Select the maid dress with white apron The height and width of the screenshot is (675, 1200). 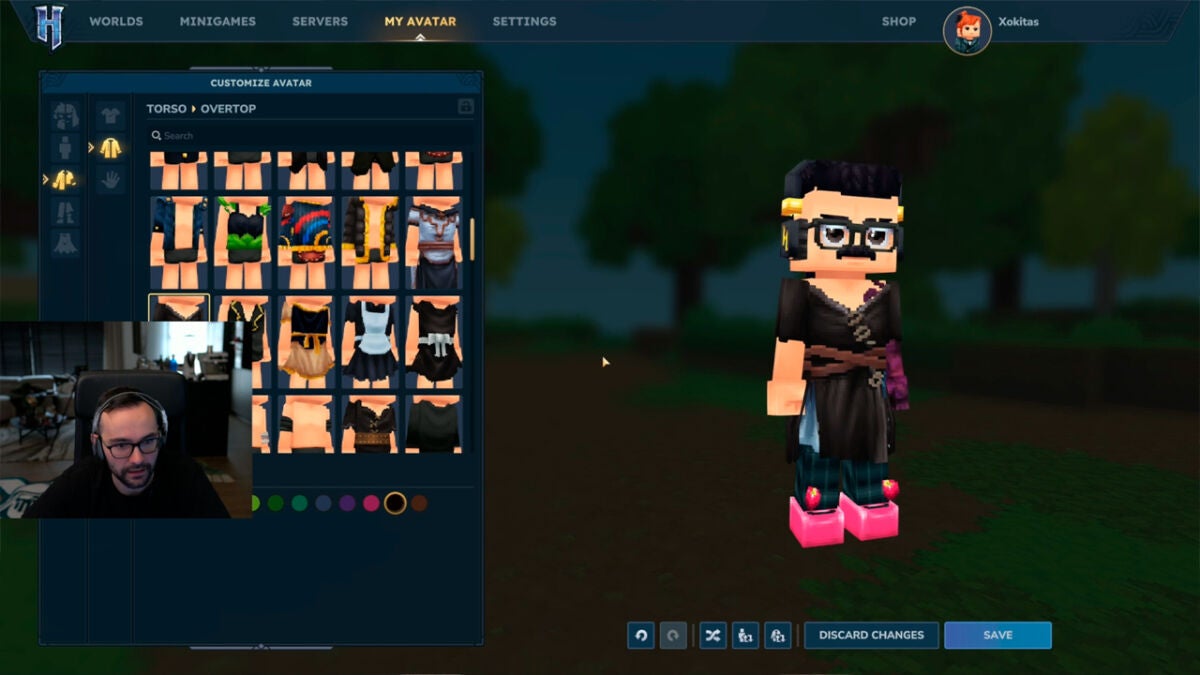370,342
